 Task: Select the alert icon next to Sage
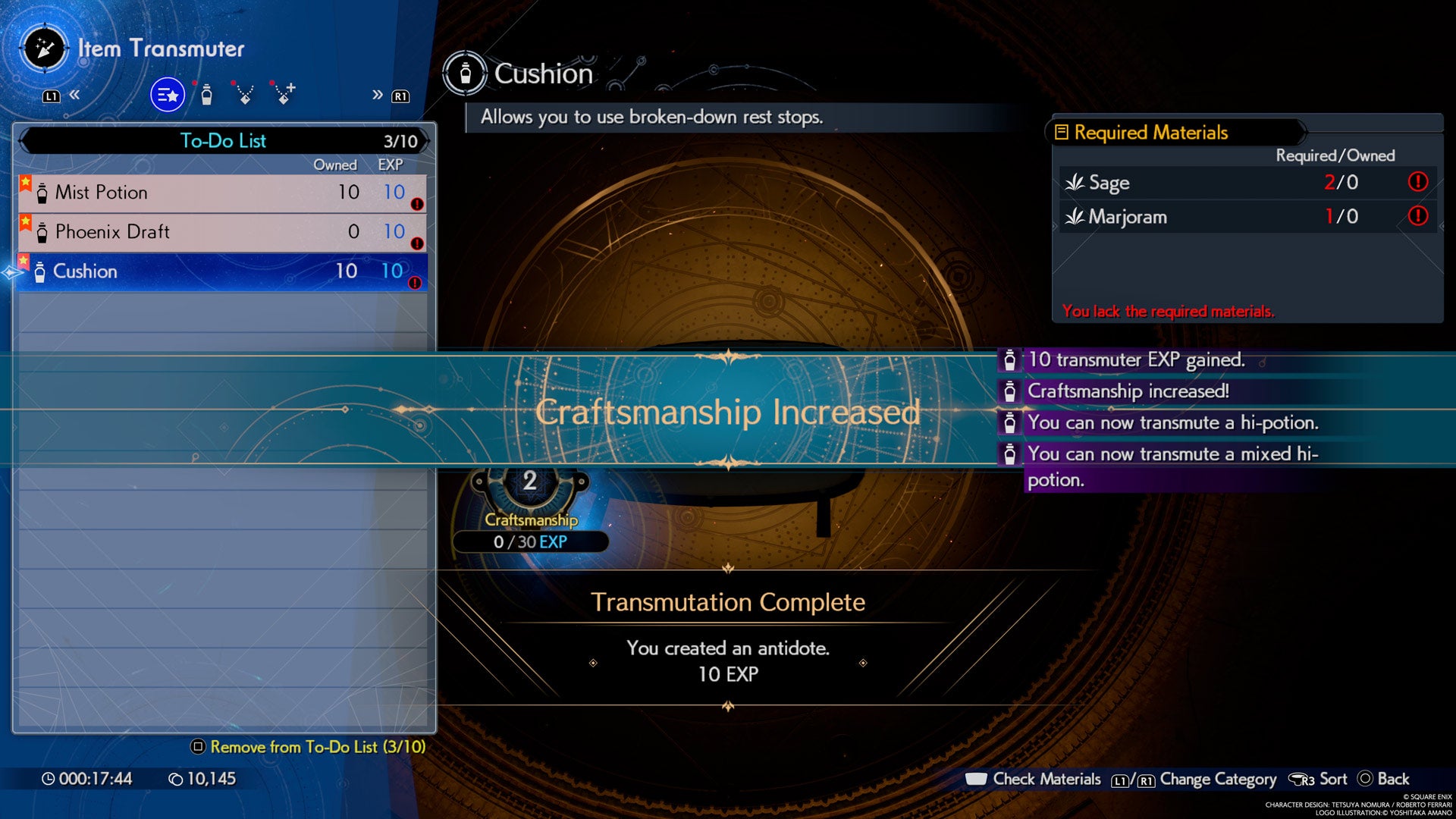1420,183
